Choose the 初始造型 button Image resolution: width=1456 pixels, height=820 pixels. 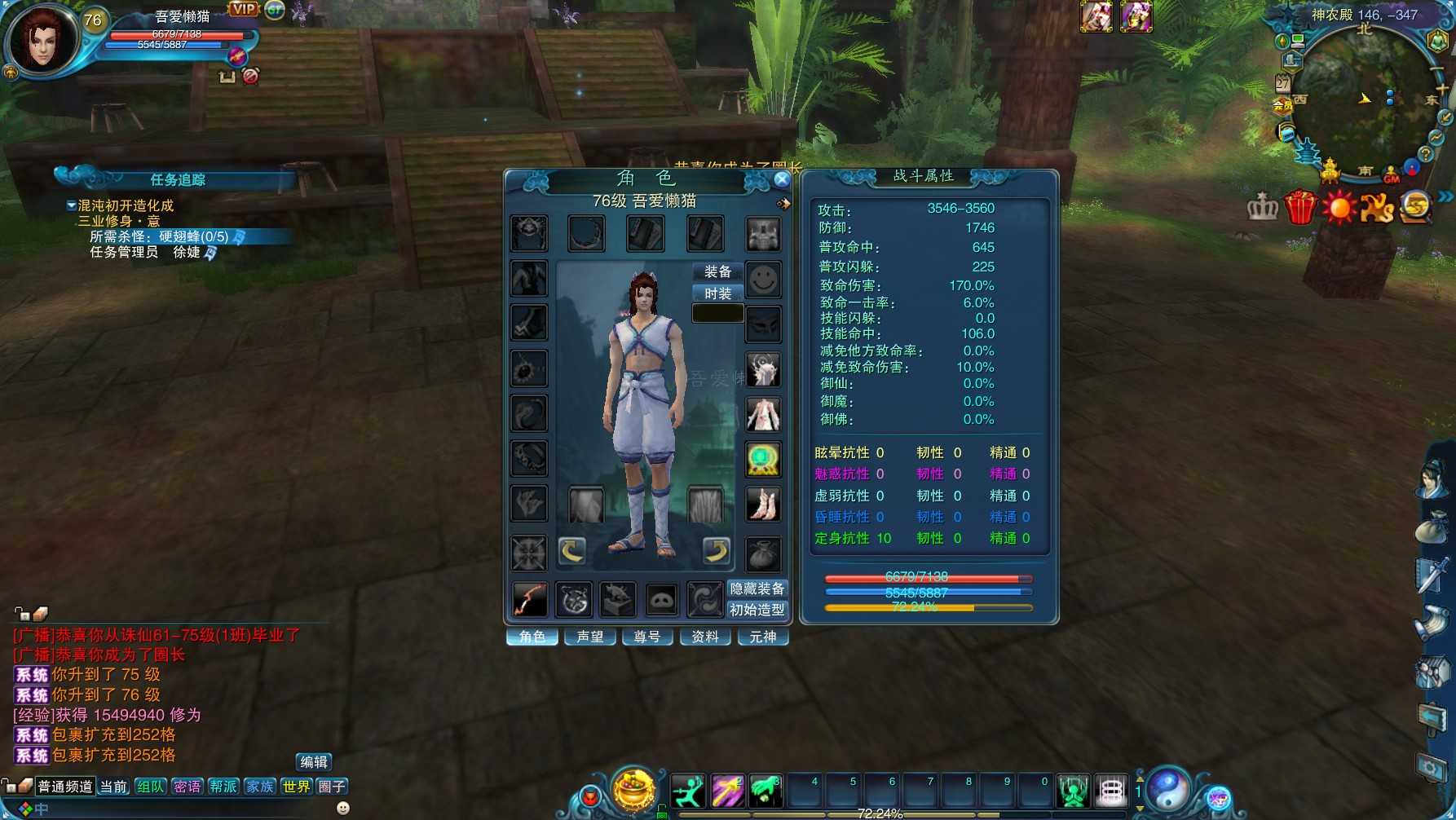pos(757,610)
